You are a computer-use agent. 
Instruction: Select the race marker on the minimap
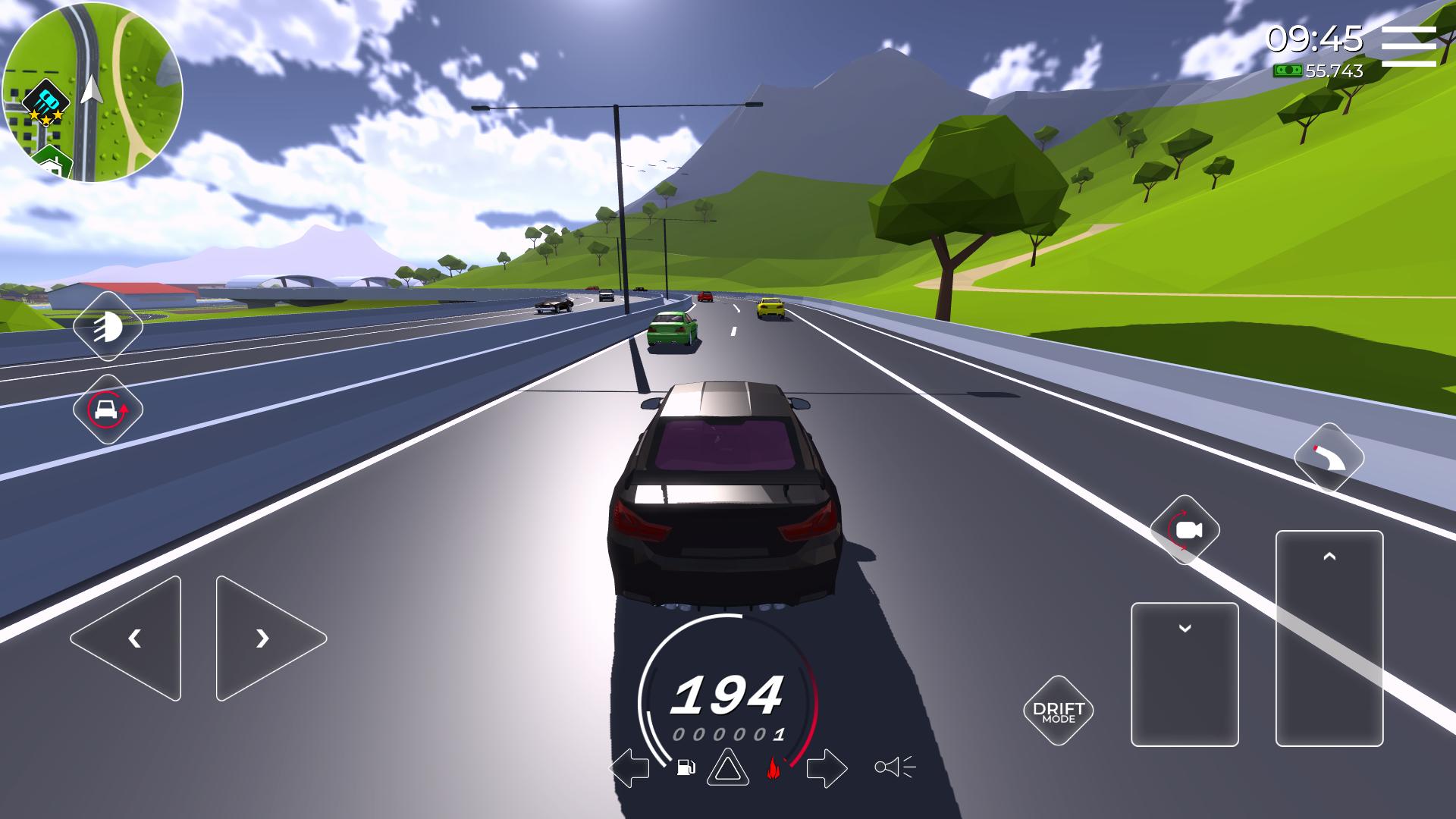pos(46,102)
